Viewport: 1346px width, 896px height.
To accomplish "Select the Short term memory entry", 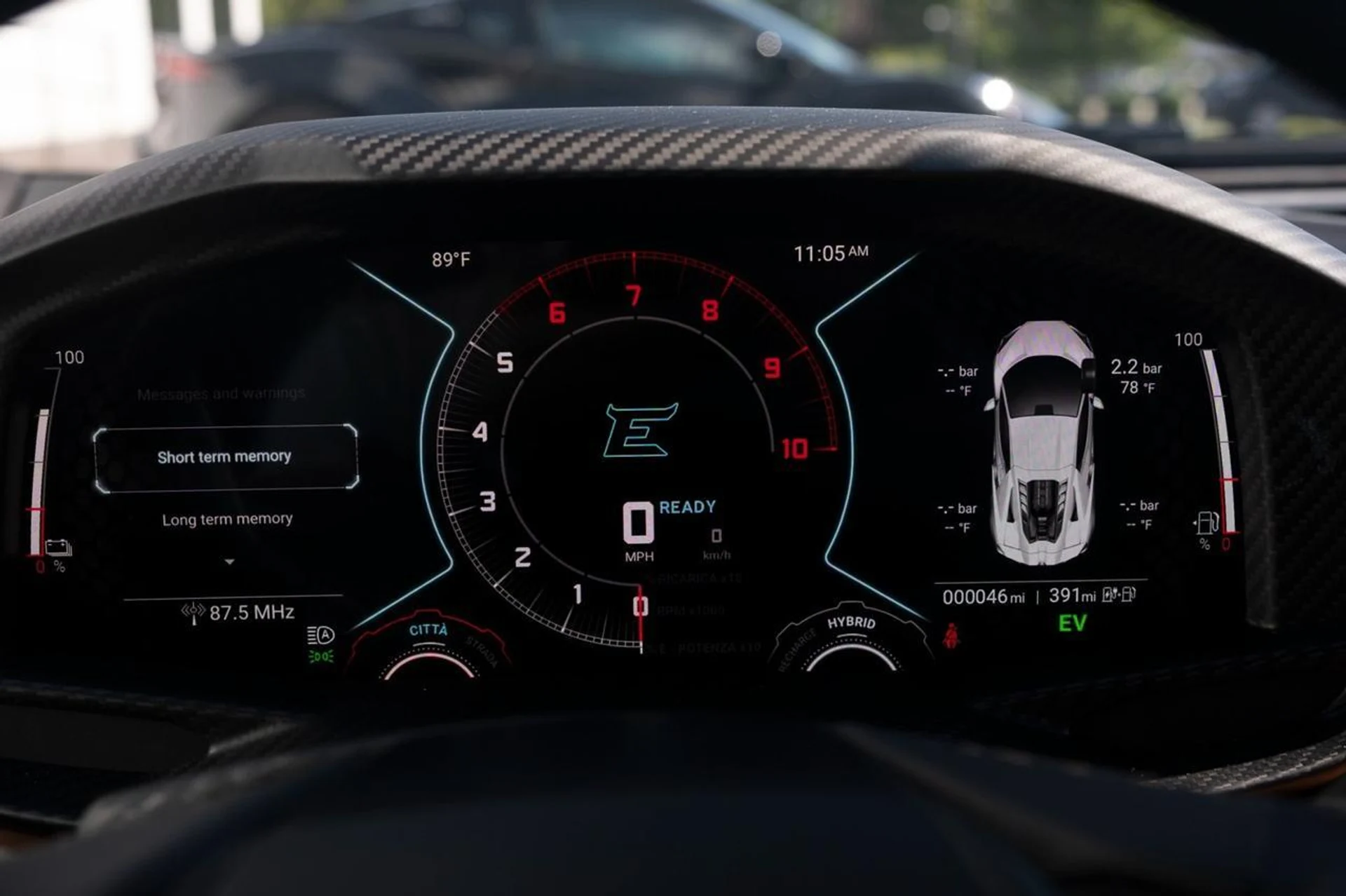I will click(x=224, y=457).
